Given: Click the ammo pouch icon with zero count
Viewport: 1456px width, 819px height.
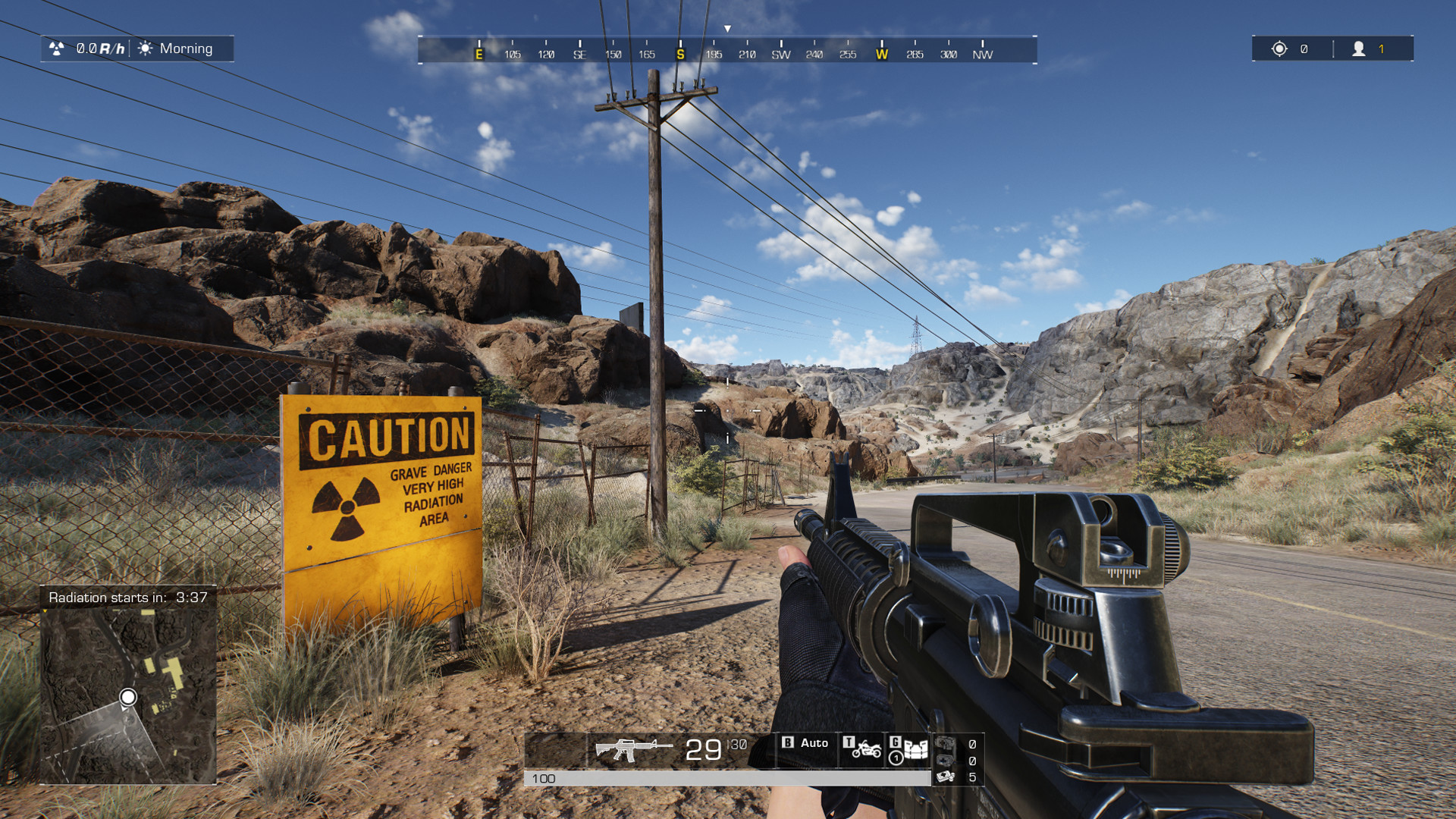Looking at the screenshot, I should pos(944,745).
